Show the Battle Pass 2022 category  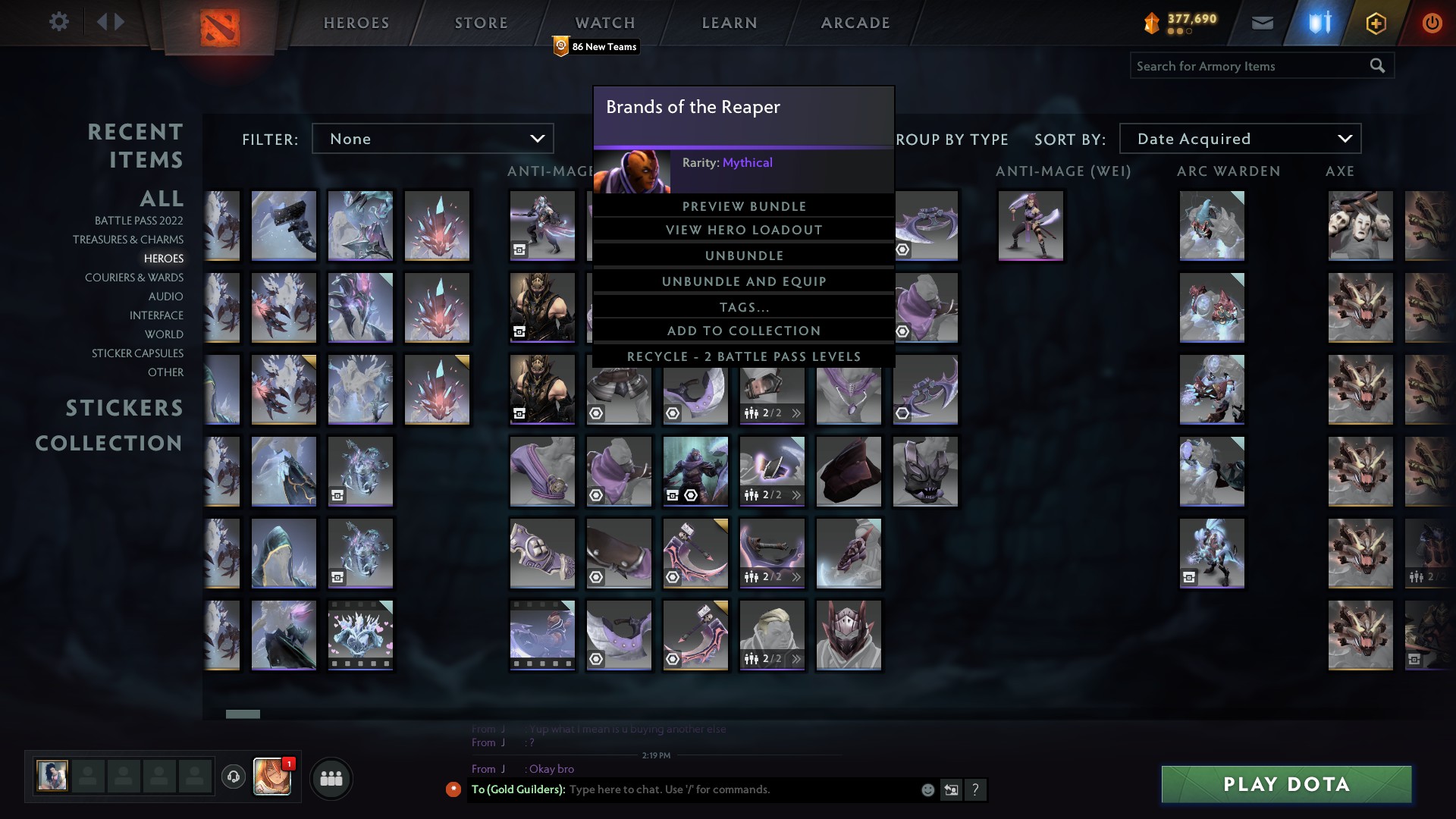click(x=139, y=221)
